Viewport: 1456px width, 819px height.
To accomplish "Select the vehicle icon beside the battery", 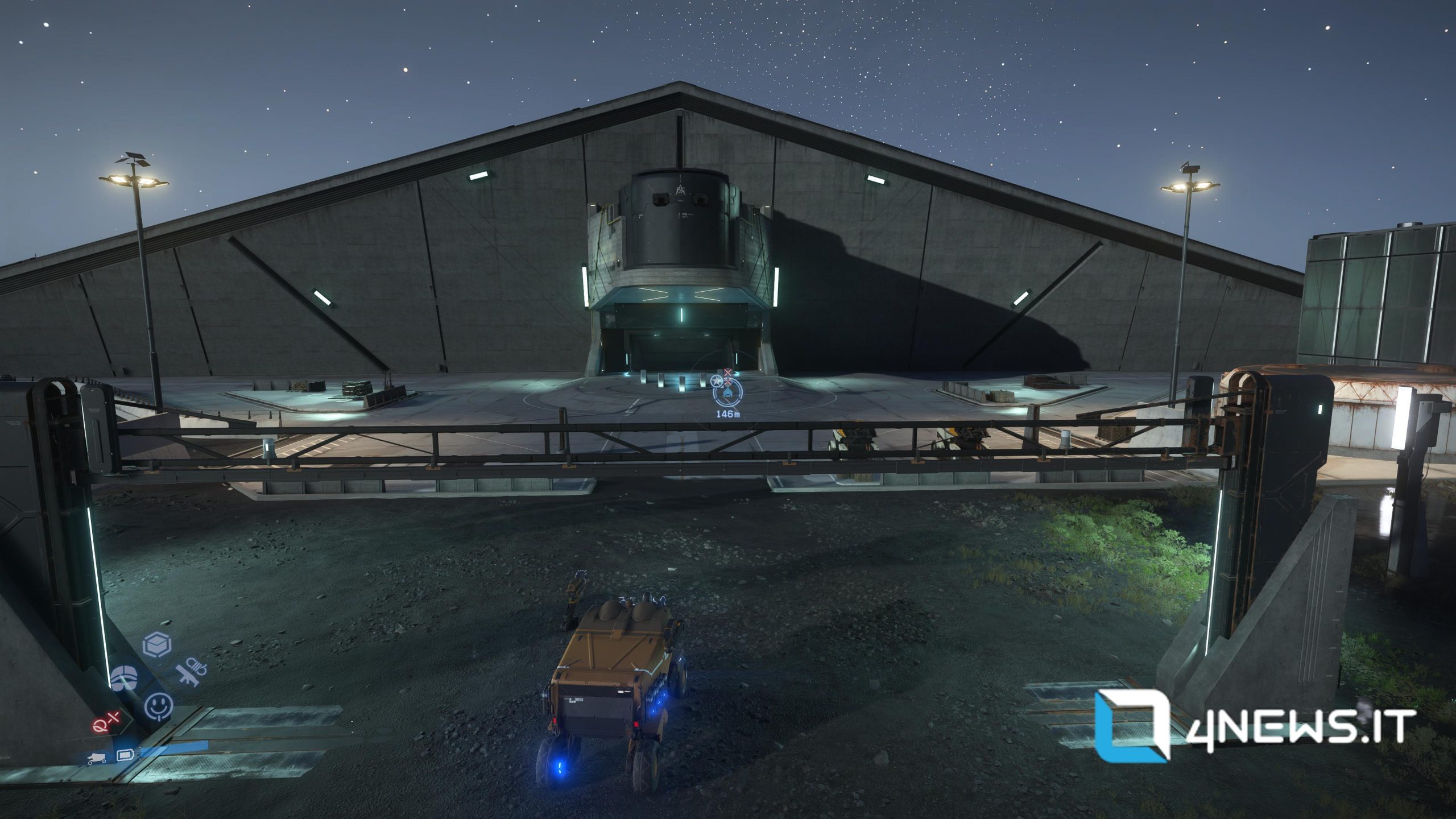I will [97, 757].
